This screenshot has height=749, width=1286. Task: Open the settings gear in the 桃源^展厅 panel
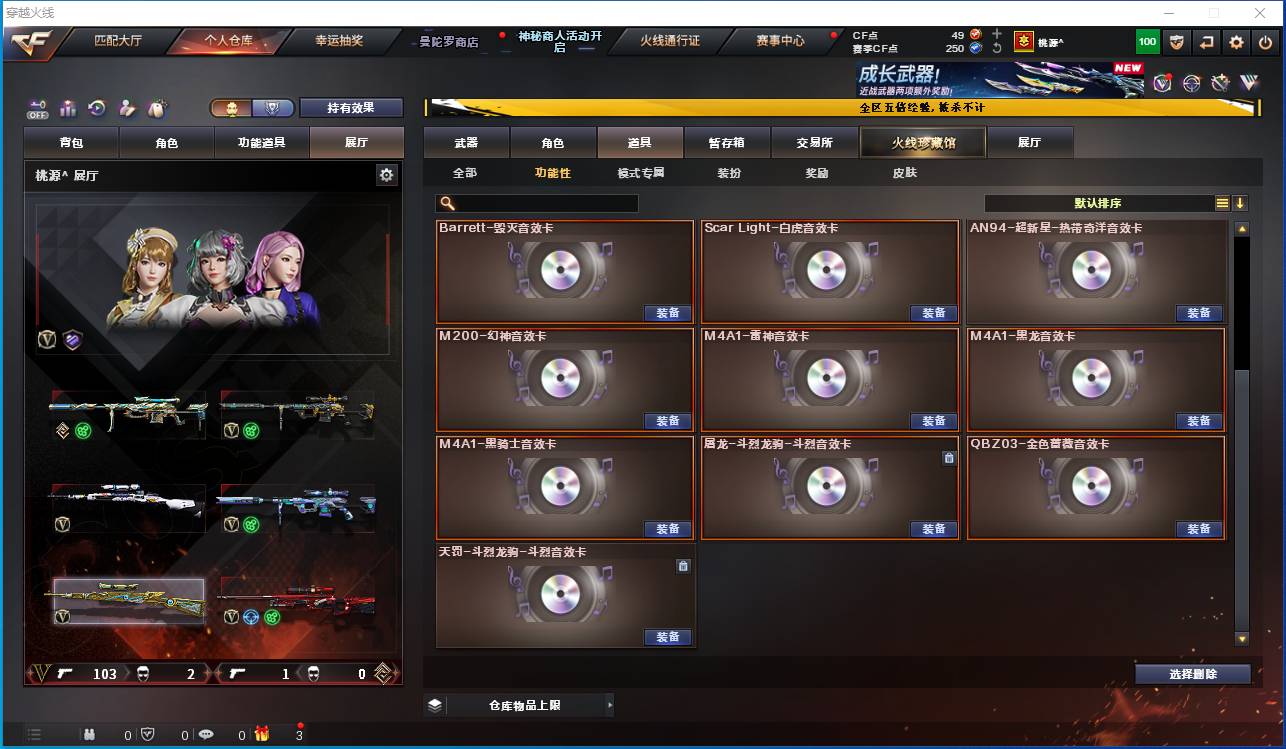pyautogui.click(x=386, y=175)
